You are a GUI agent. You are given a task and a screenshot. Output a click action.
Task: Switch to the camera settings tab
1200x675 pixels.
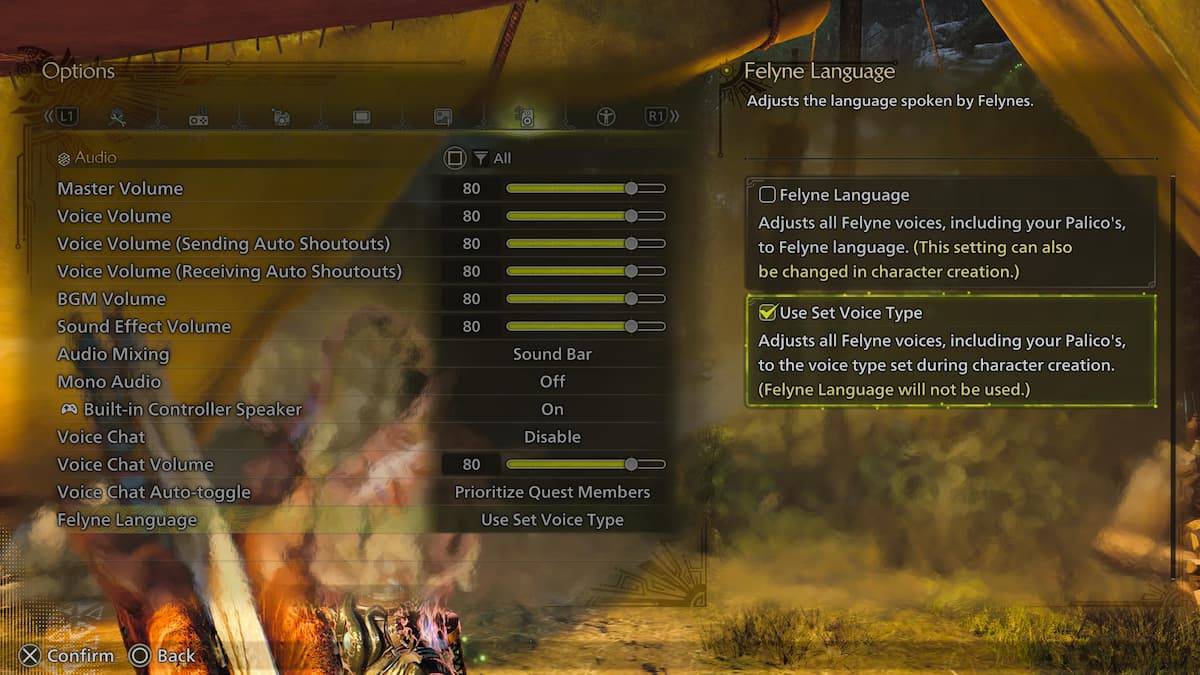coord(281,117)
